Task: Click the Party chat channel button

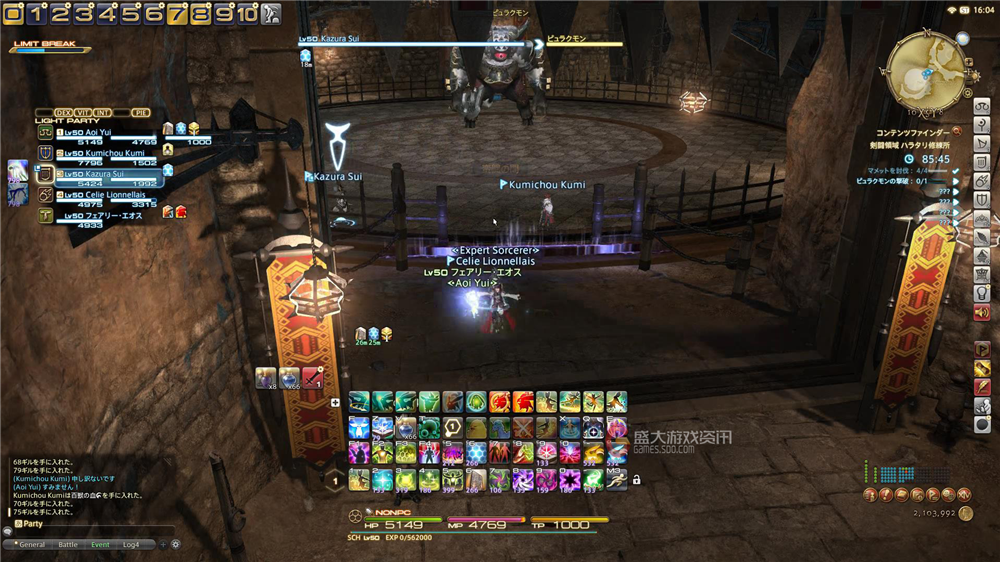Action: 30,524
